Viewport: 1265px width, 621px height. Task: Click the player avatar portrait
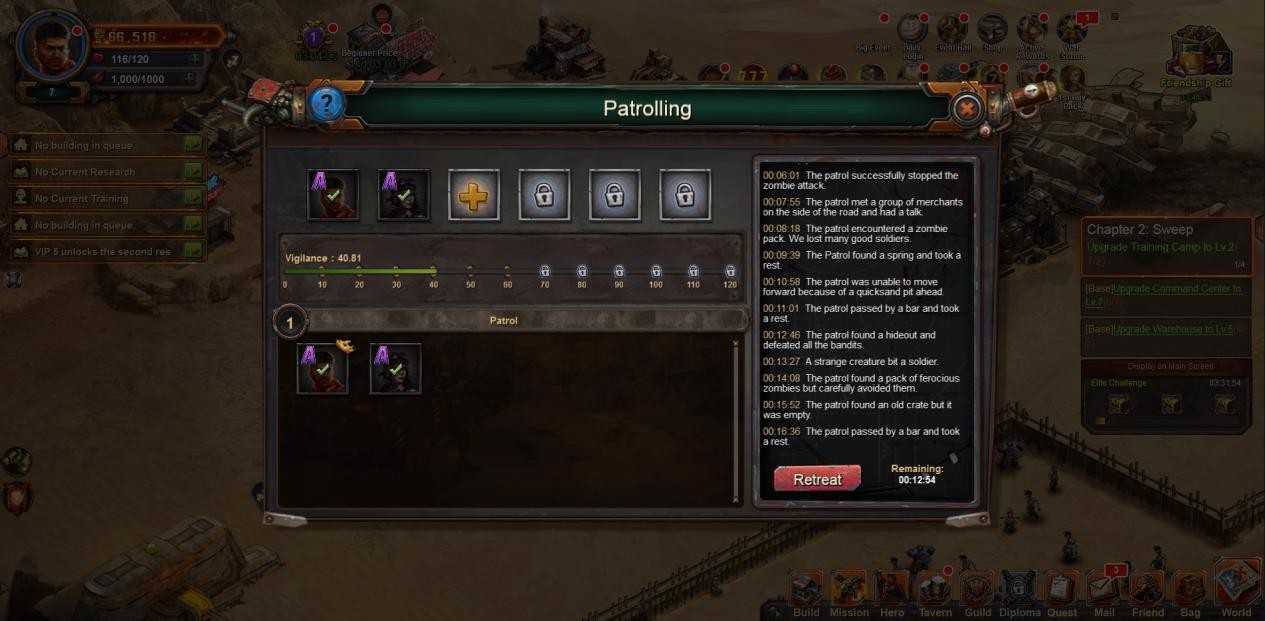52,46
